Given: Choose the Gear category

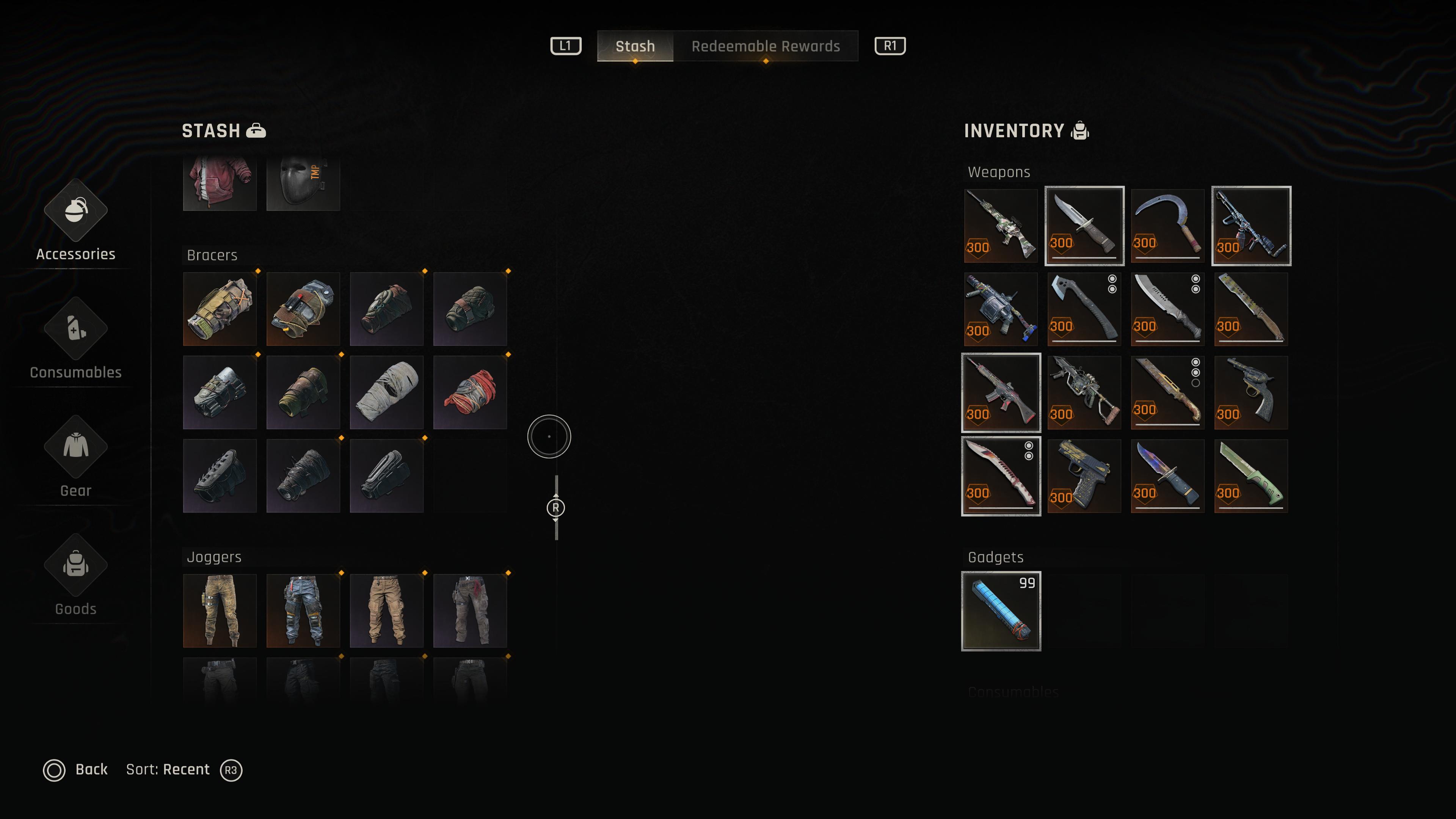Looking at the screenshot, I should pos(76,458).
